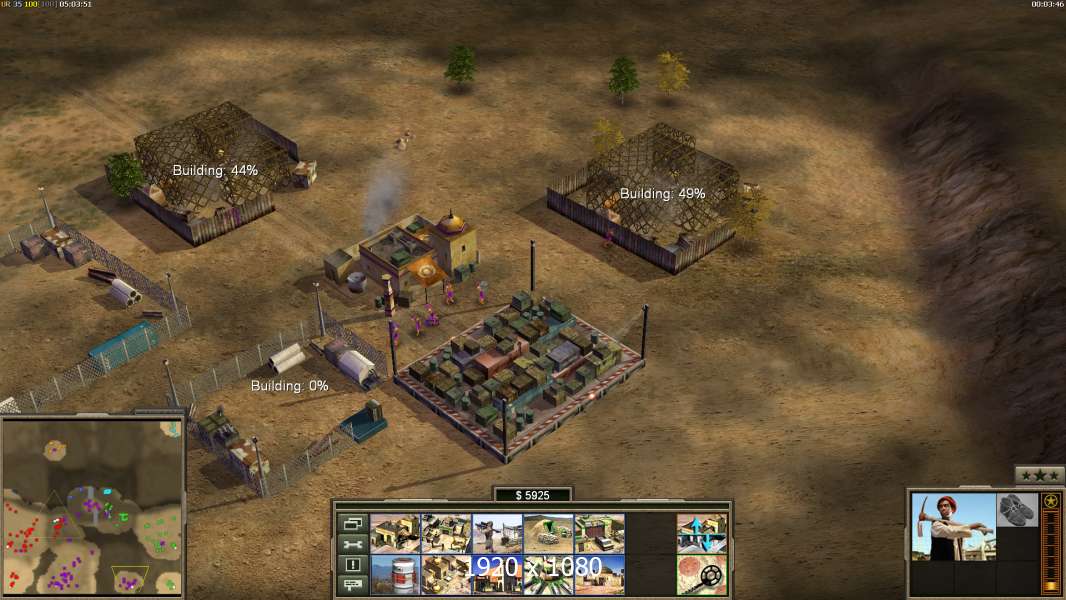1066x600 pixels.
Task: Build the Supply Stash structure
Action: tap(446, 534)
